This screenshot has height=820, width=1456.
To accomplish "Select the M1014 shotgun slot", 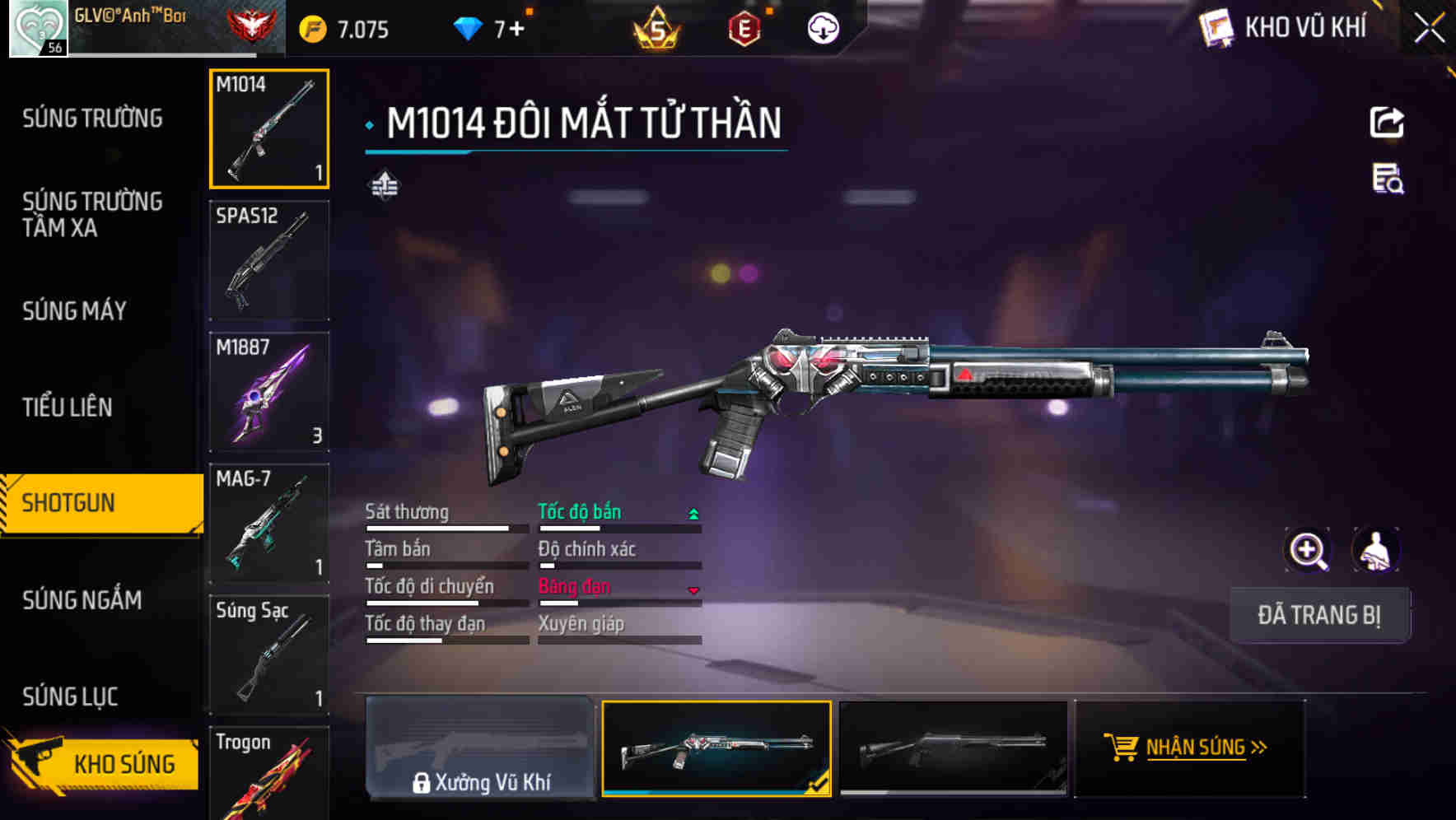I will click(x=269, y=129).
